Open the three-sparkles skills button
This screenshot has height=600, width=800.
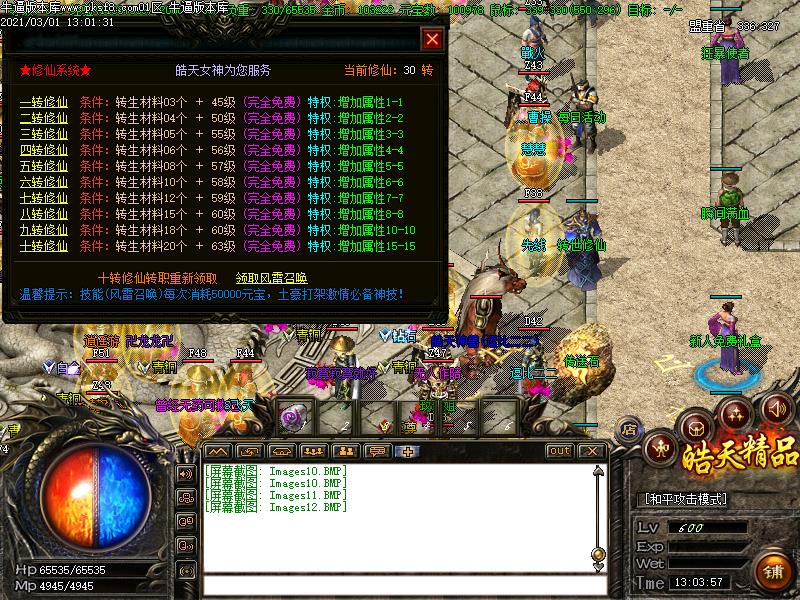pyautogui.click(x=737, y=412)
